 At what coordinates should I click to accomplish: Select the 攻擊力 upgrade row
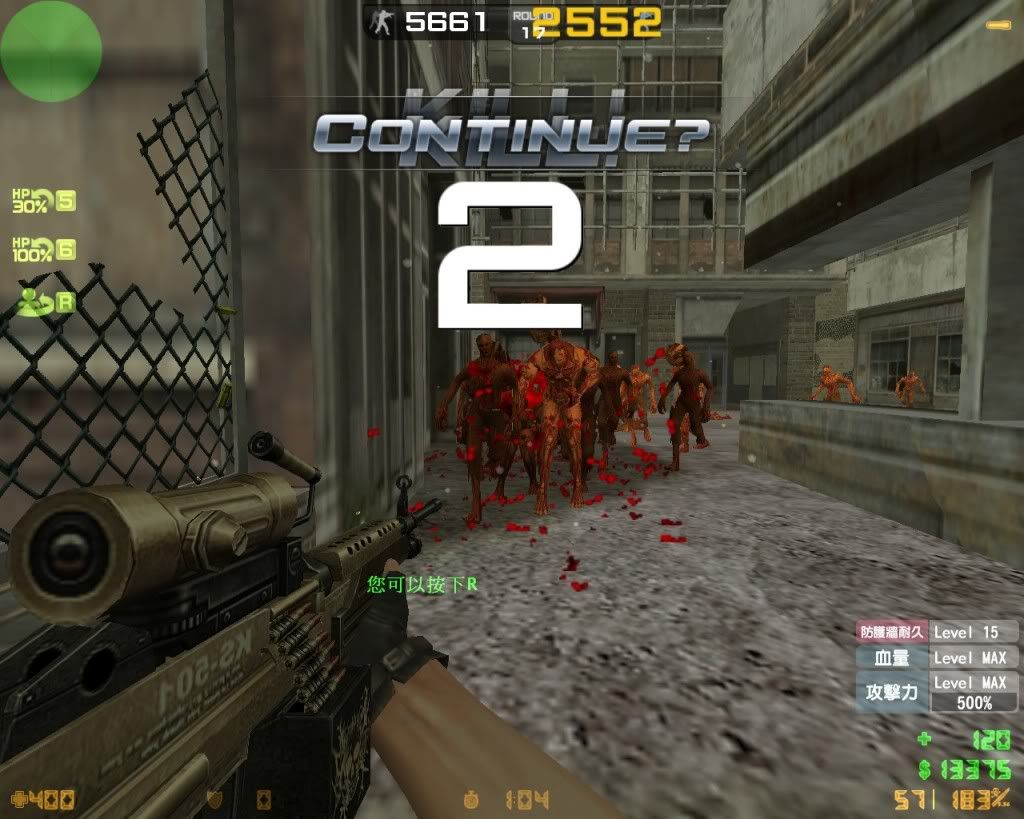937,692
